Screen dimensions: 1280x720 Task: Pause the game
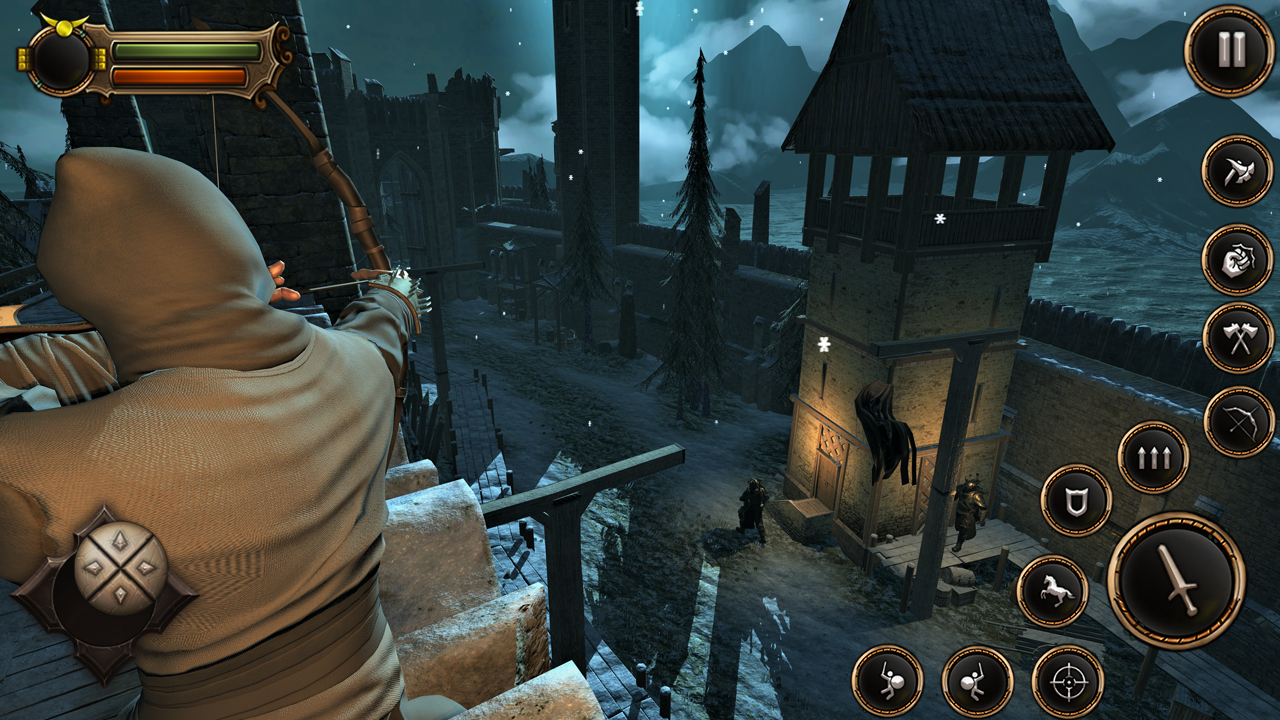point(1229,50)
